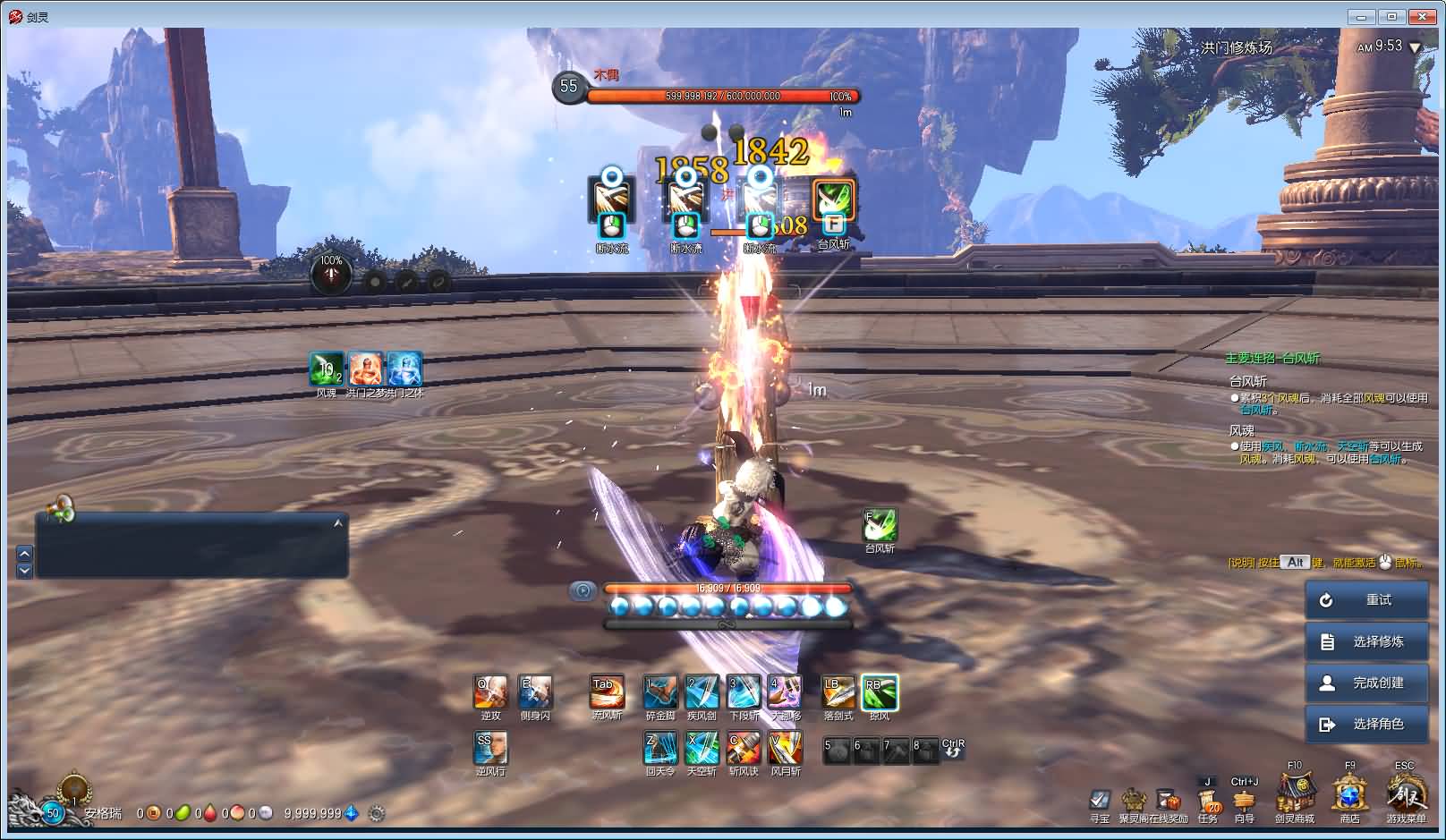Use the 落剑式 sword skill
The height and width of the screenshot is (840, 1446).
838,692
